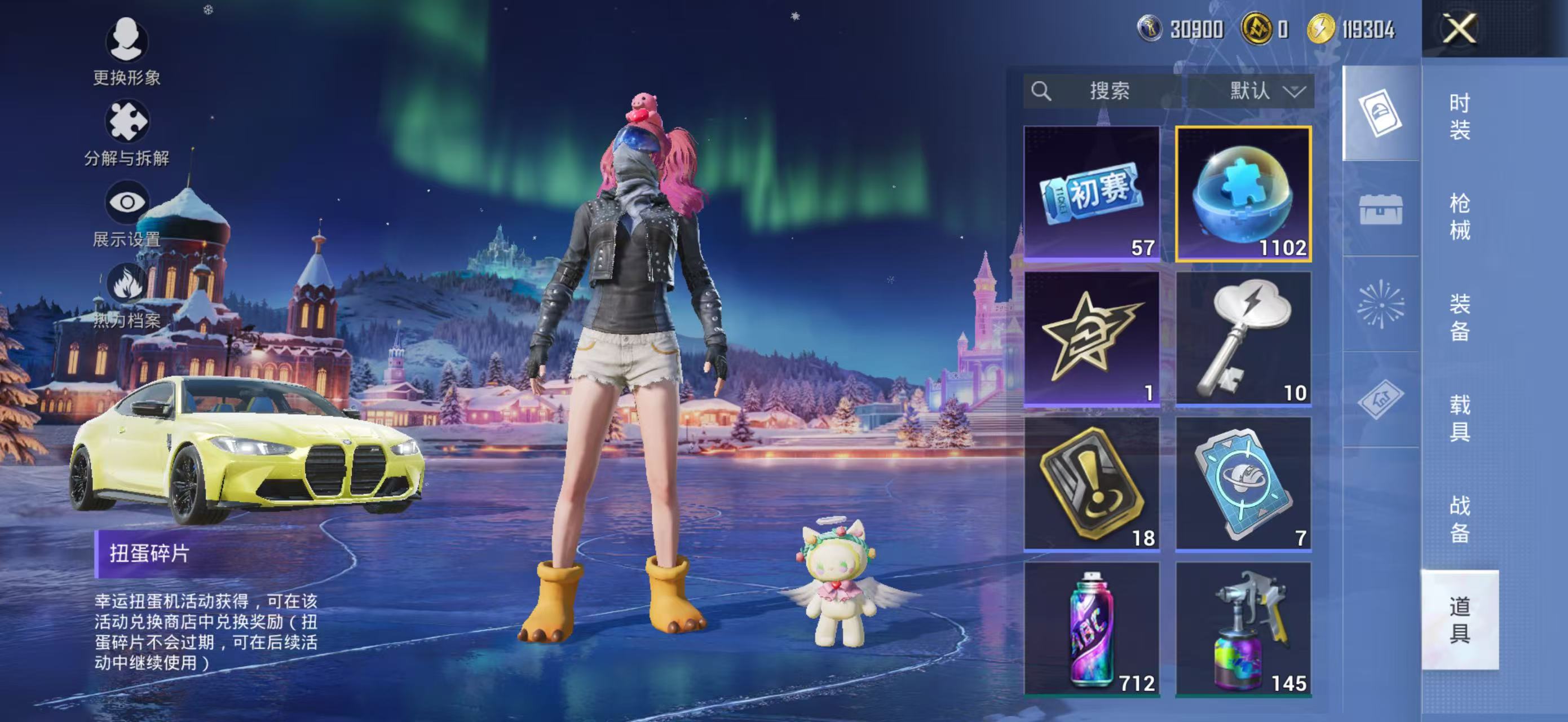Close the inventory screen with the X

click(1459, 29)
